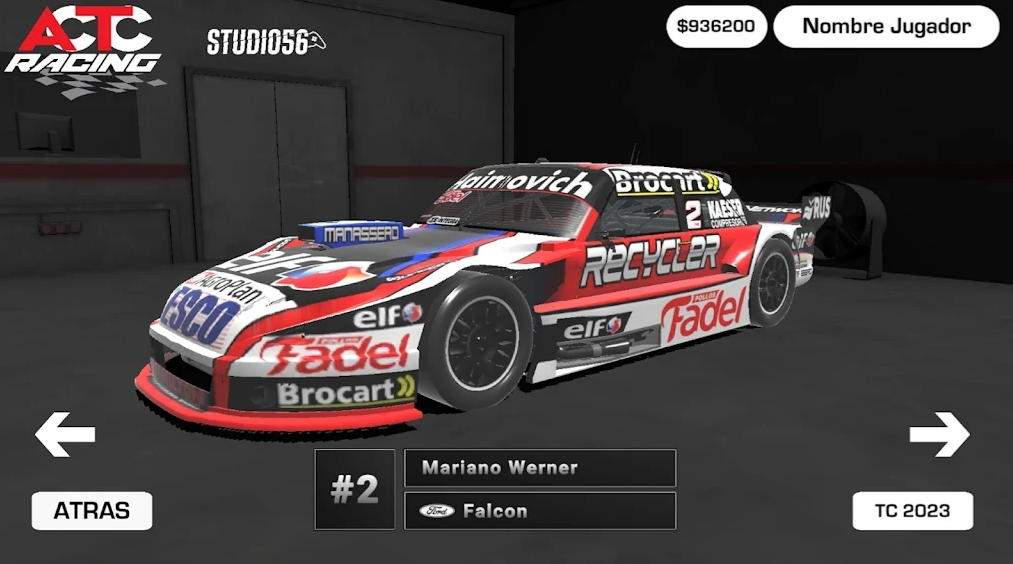Show the previous car with left arrow
Viewport: 1013px width, 564px height.
(65, 434)
